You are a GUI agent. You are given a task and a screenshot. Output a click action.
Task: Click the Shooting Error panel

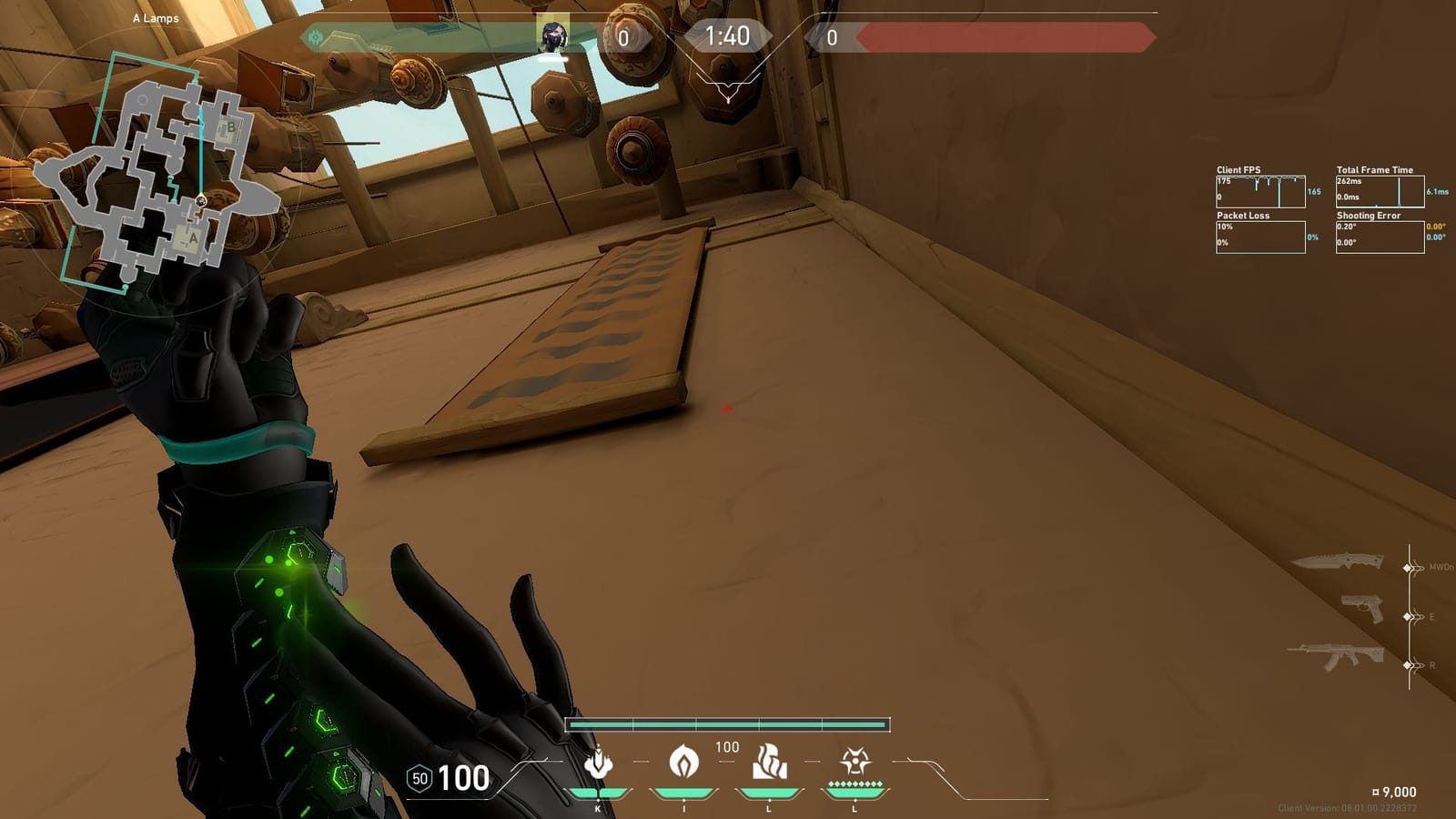tap(1379, 237)
